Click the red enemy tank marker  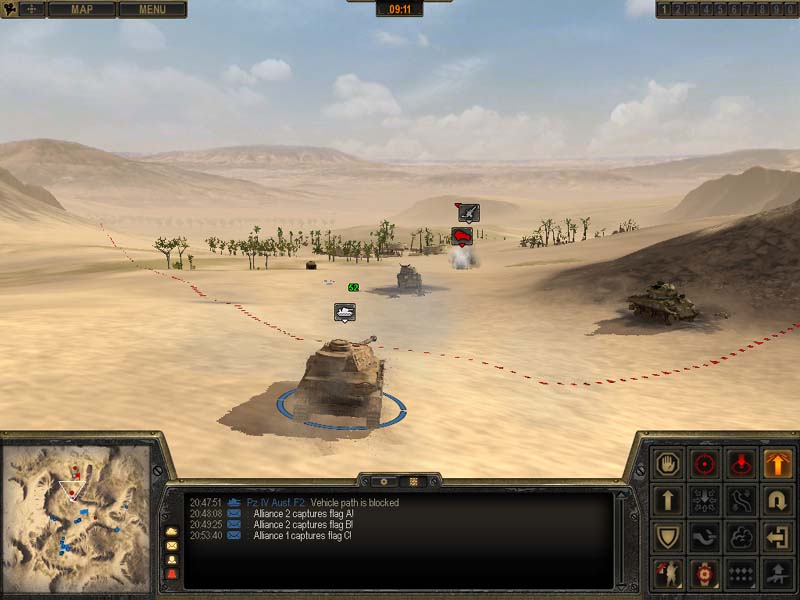(461, 237)
